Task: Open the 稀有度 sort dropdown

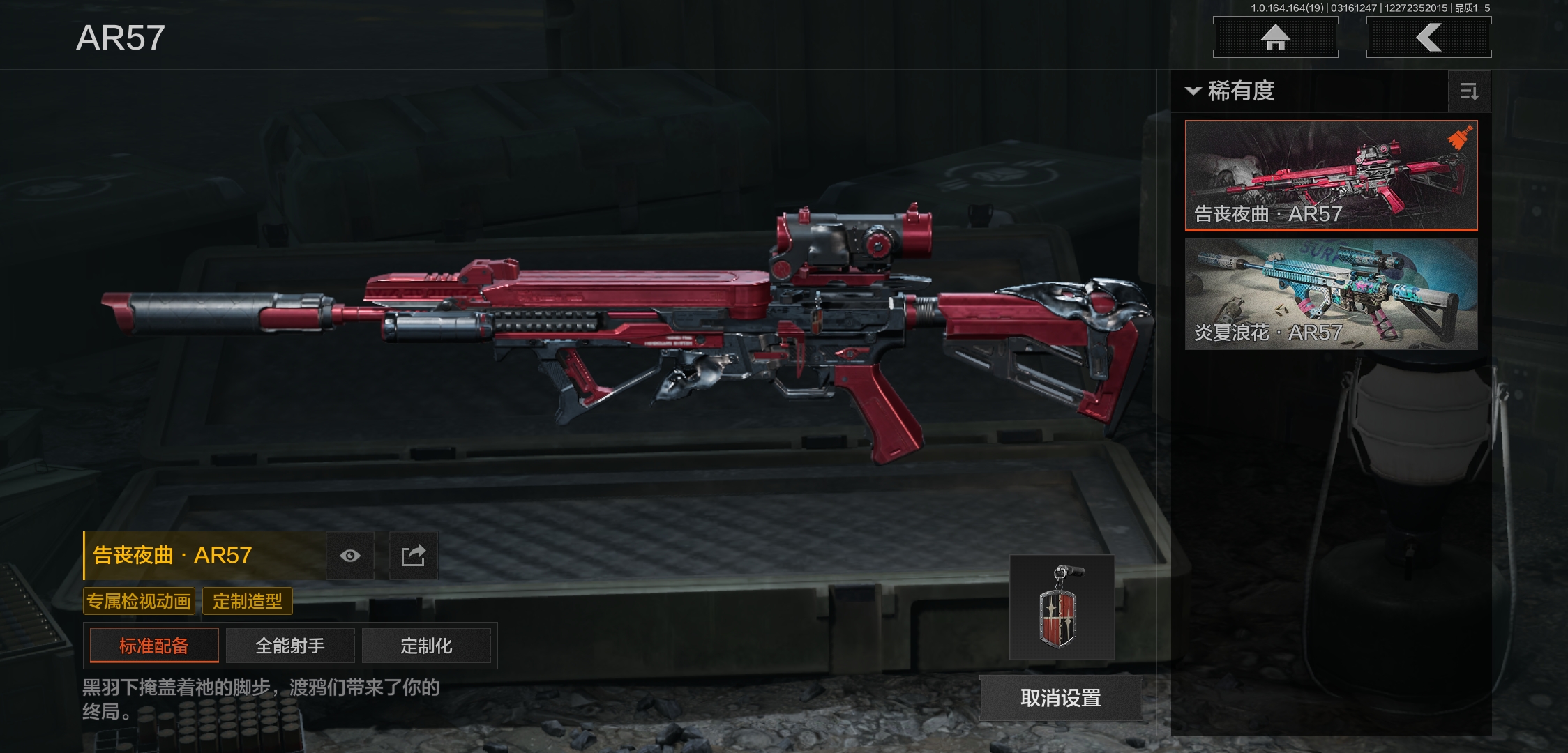Action: click(1231, 91)
